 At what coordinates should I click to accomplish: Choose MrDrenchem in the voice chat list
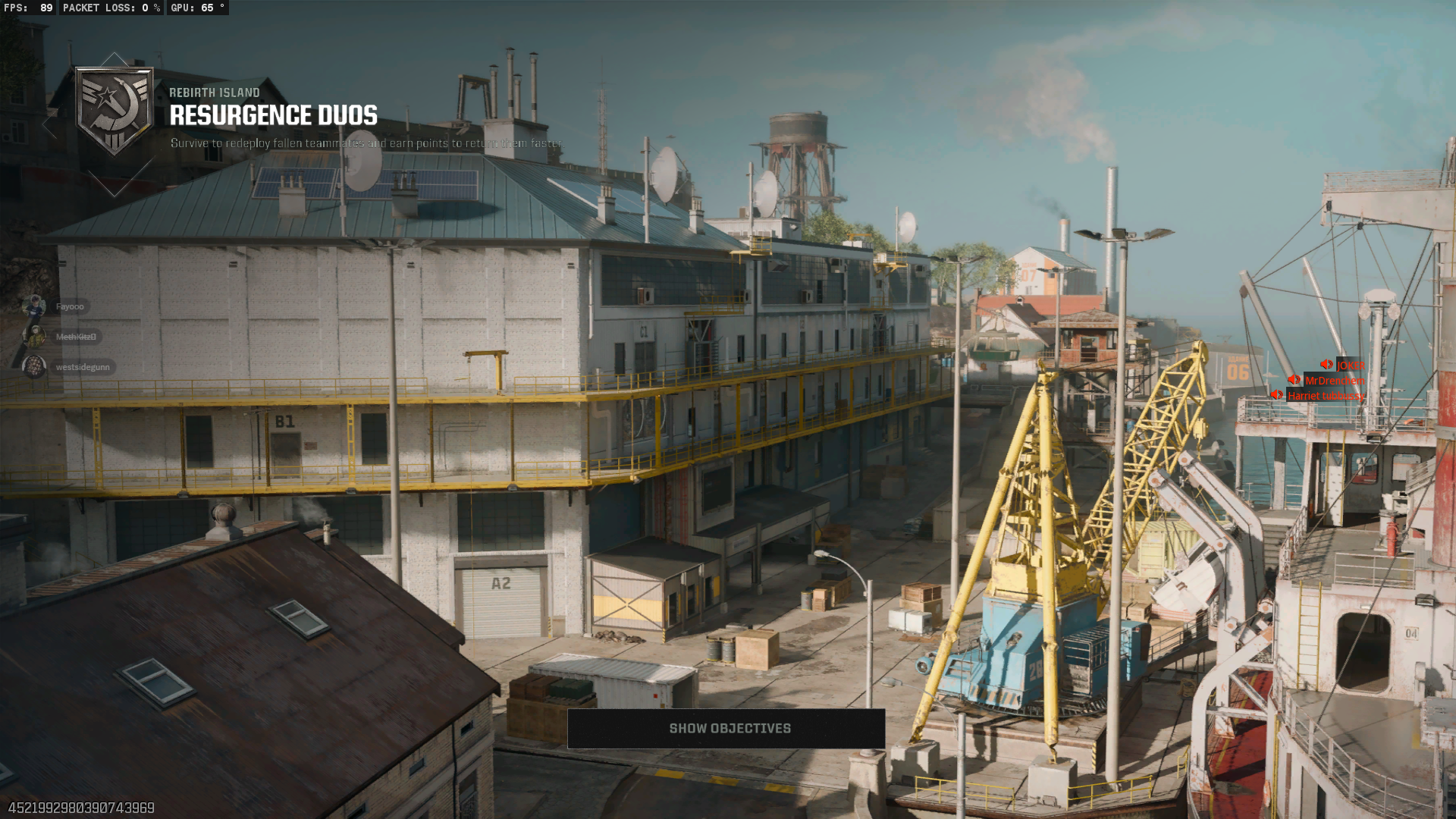(x=1334, y=381)
